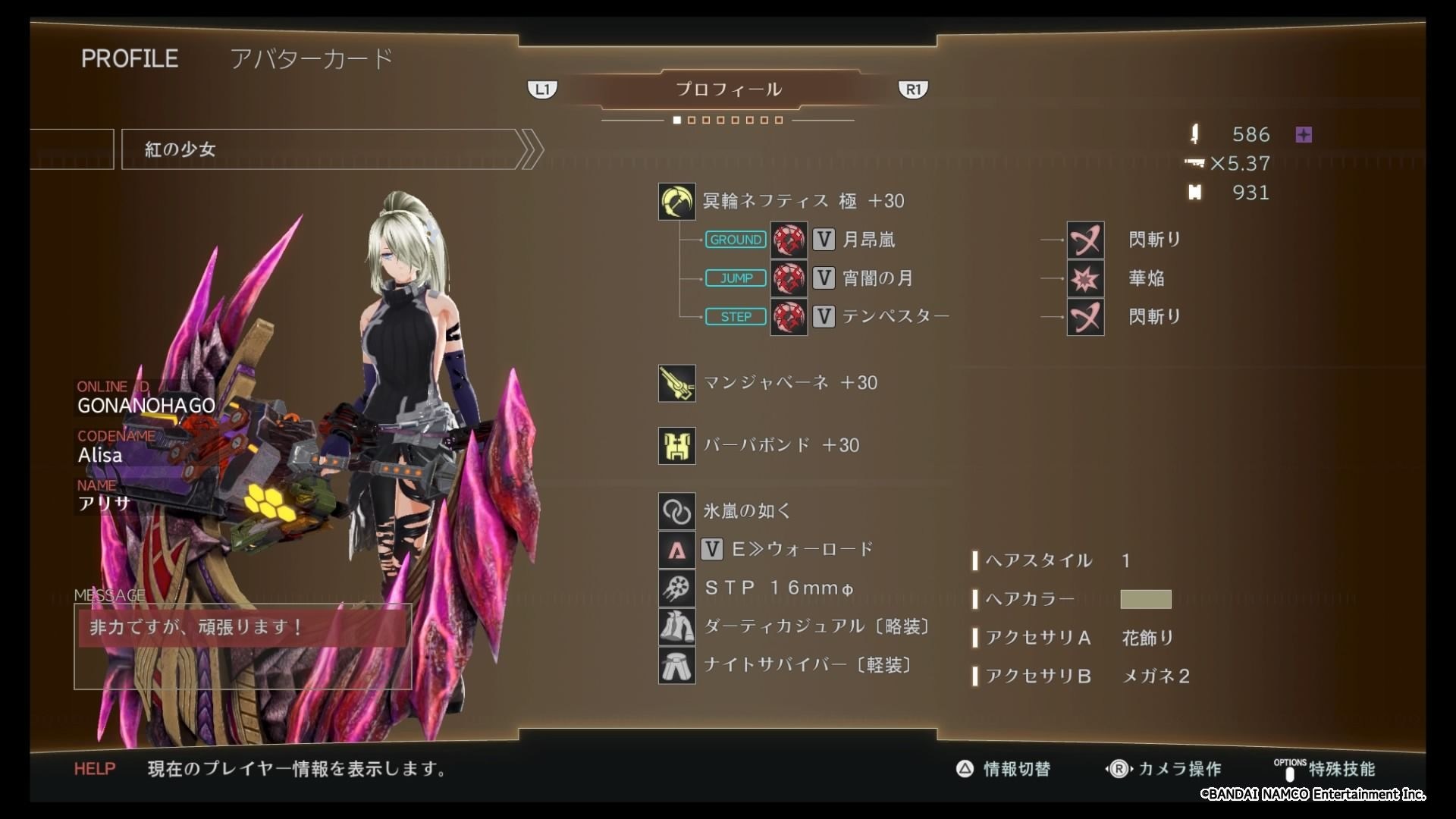Toggle the STEP art slot
1456x819 pixels.
[735, 316]
